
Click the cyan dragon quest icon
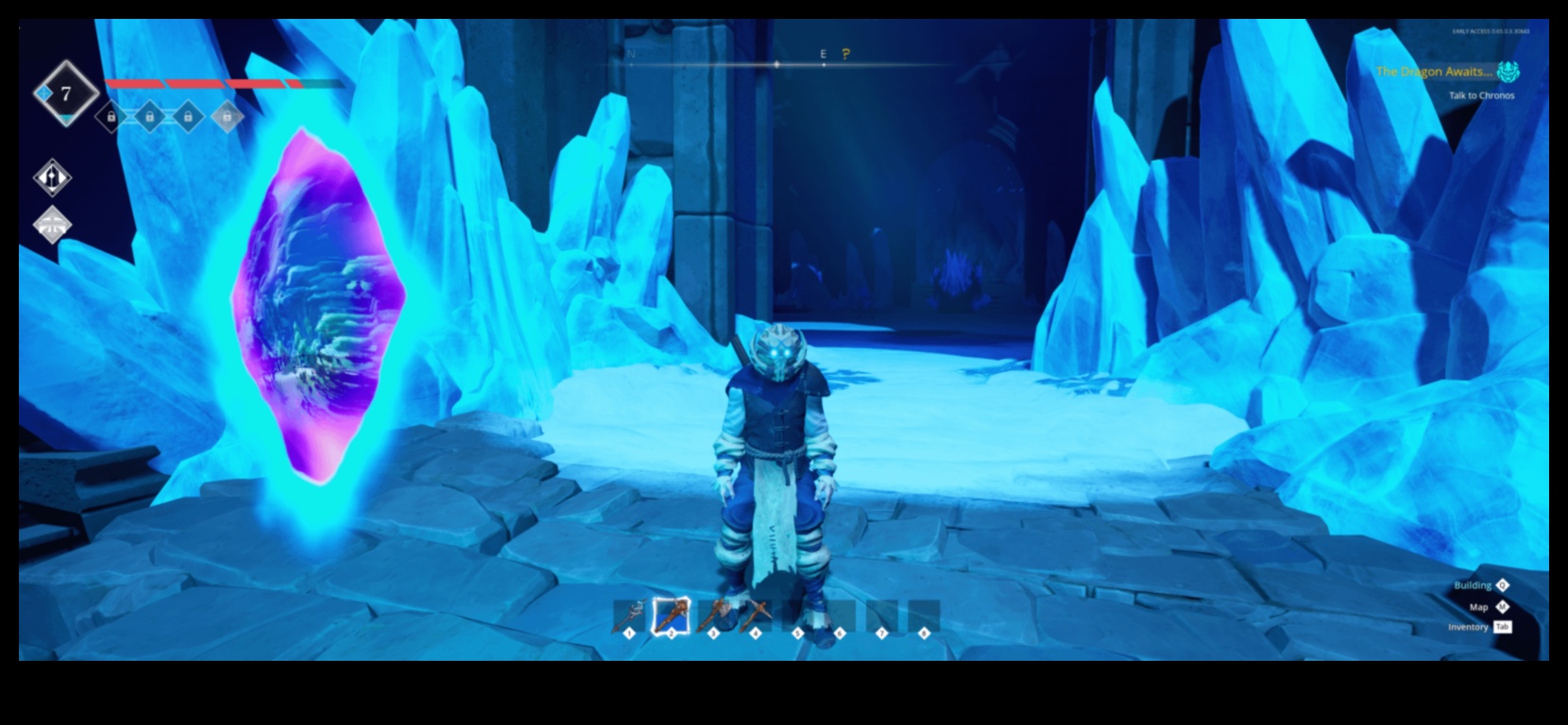(1508, 72)
